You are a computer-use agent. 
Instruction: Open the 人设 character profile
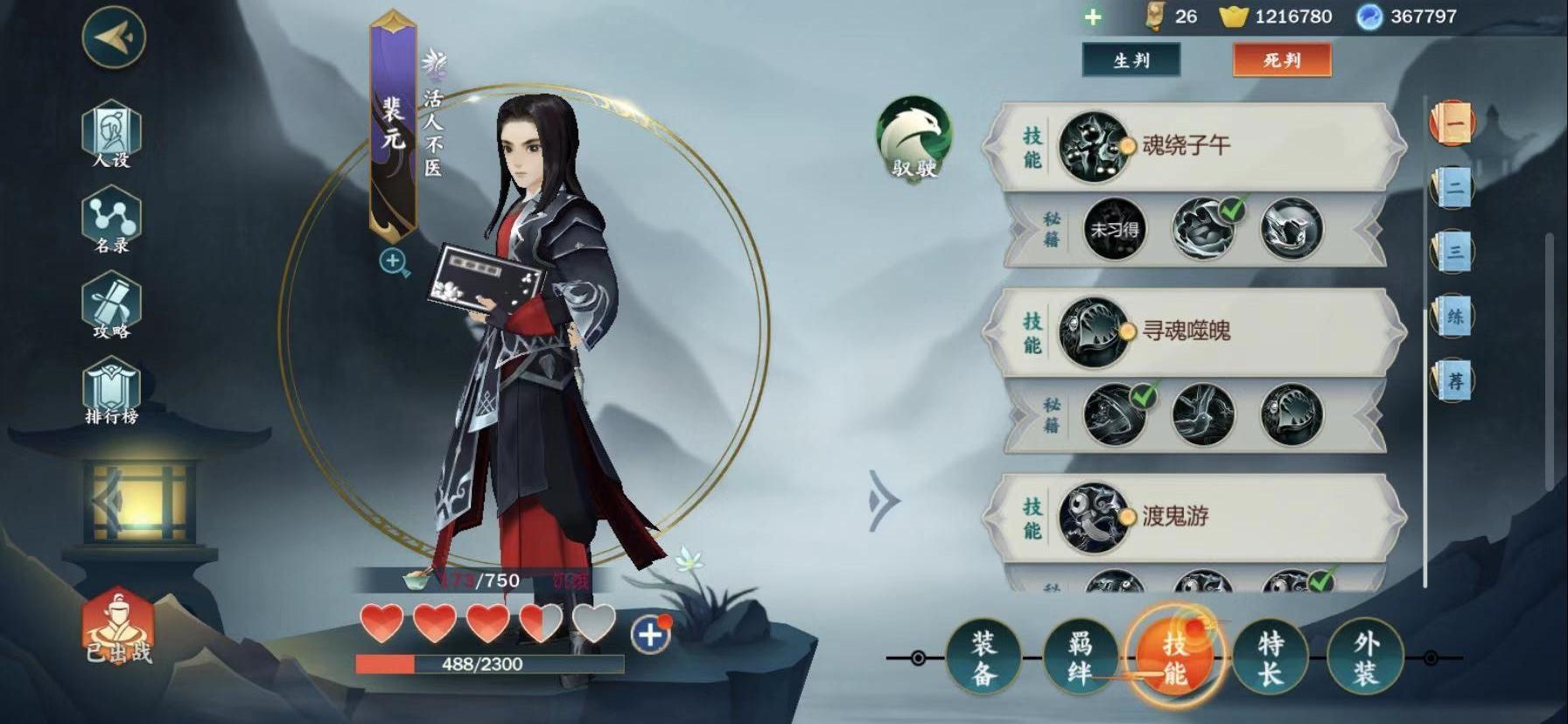pyautogui.click(x=111, y=134)
